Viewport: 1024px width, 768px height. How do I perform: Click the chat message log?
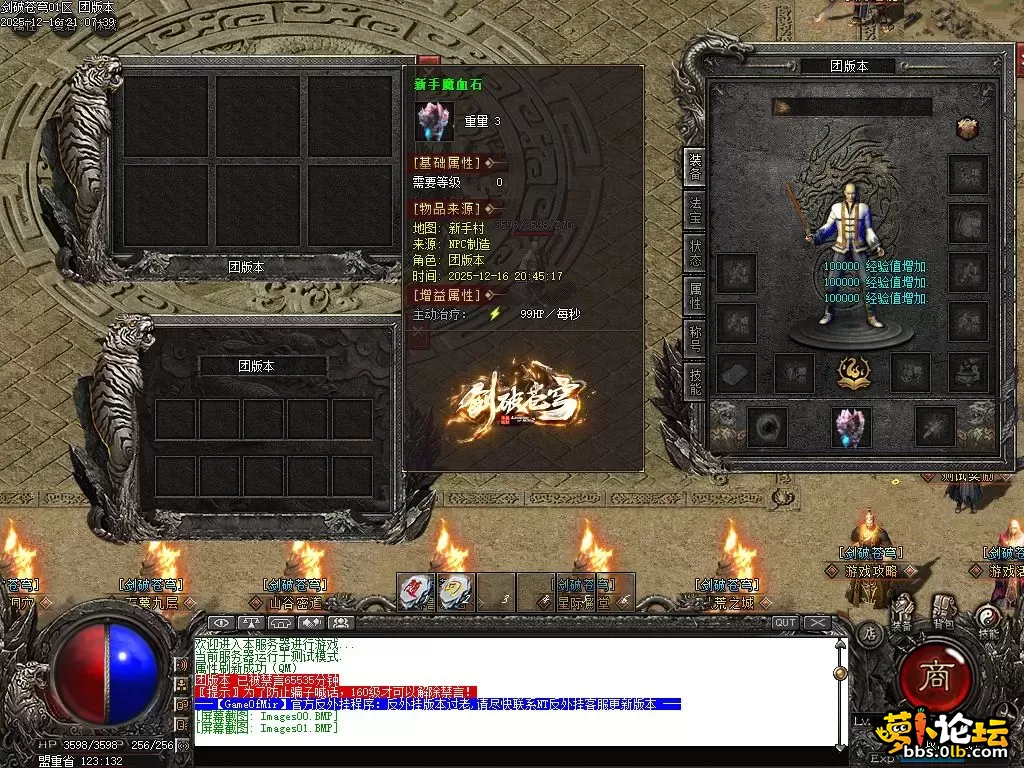pyautogui.click(x=510, y=690)
